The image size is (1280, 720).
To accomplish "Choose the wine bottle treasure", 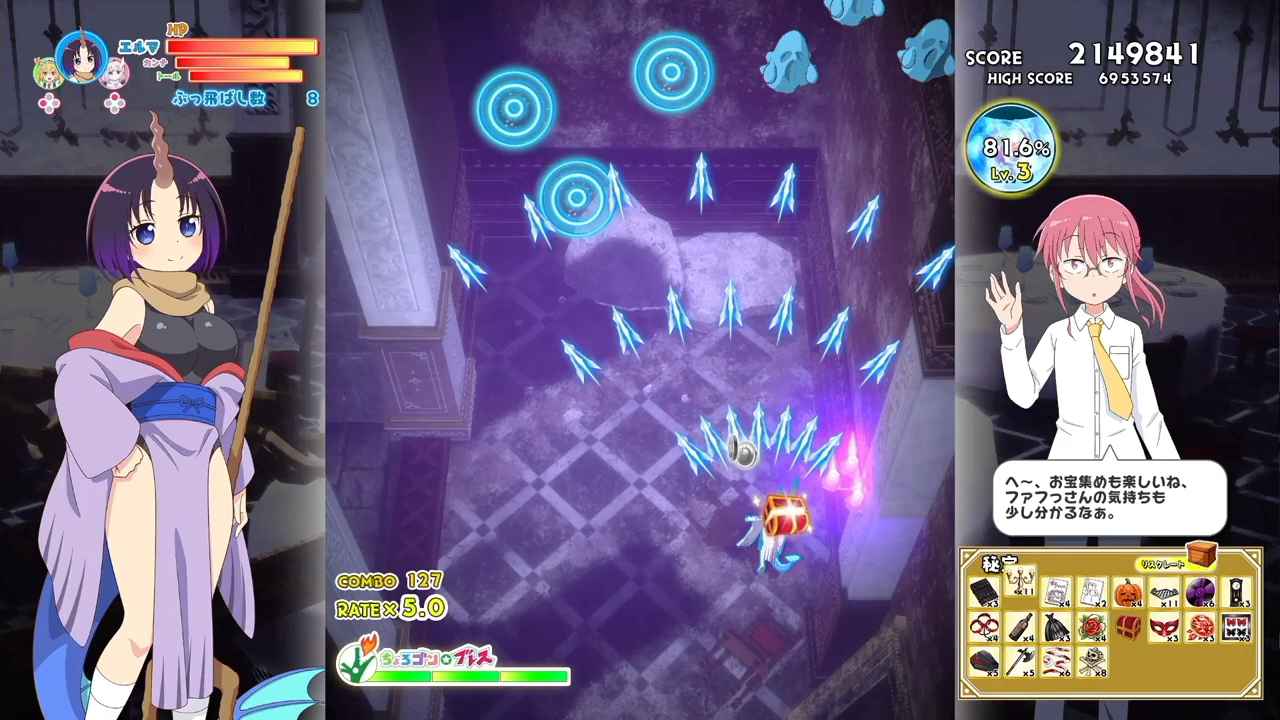I will click(1019, 627).
